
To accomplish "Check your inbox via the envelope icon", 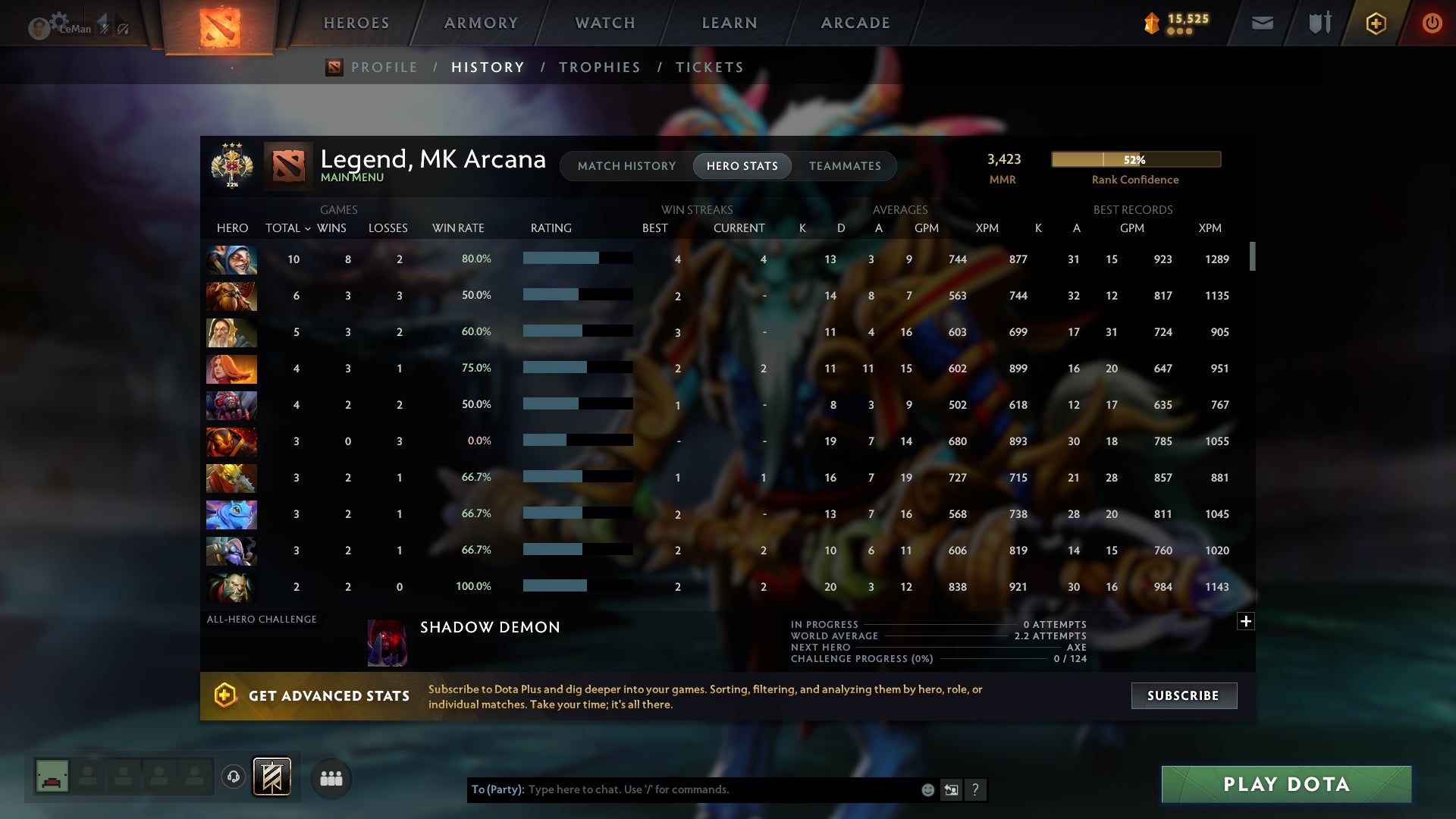I will click(1262, 23).
